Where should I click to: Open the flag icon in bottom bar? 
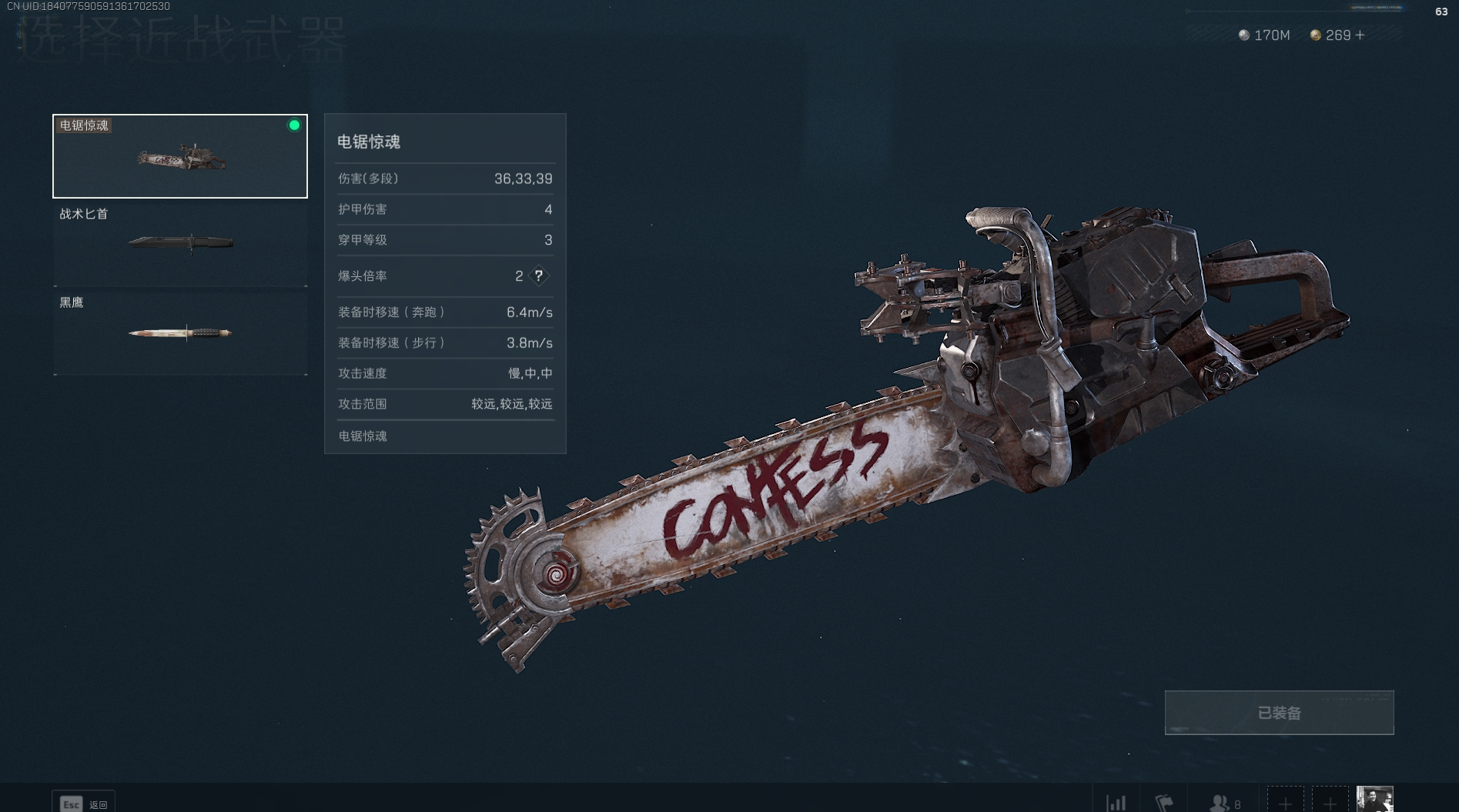(1164, 803)
